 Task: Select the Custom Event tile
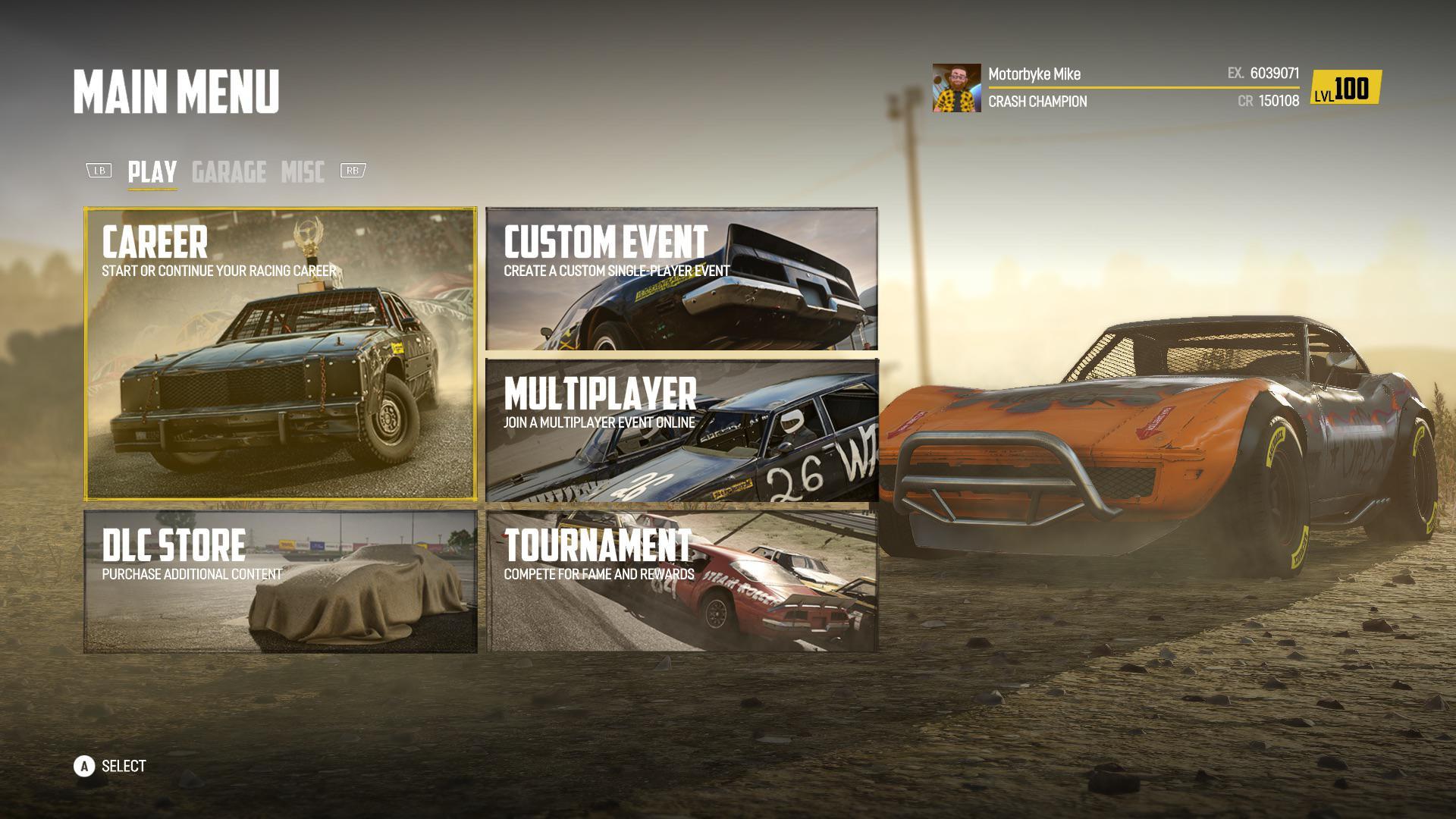click(681, 279)
